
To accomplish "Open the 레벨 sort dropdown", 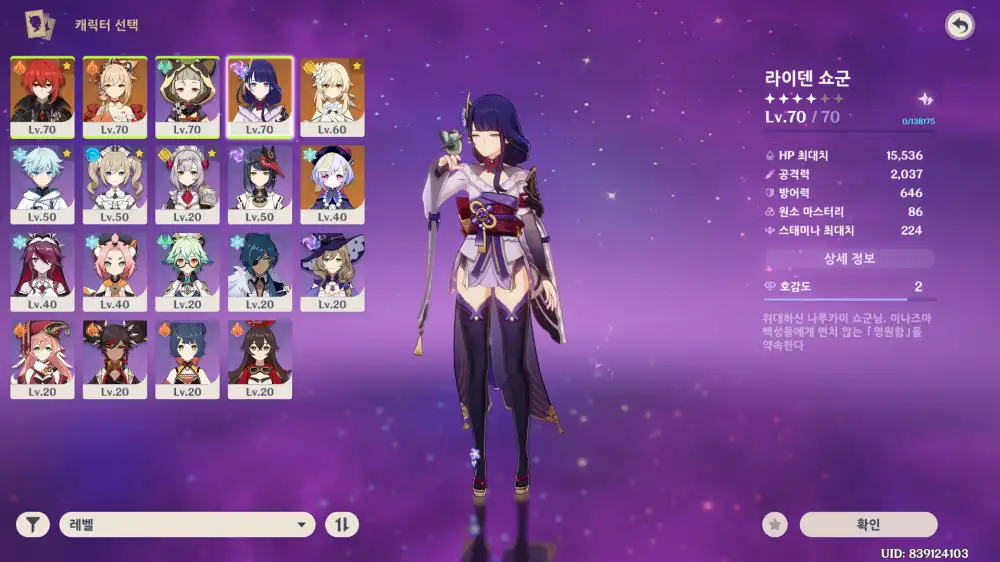I will pos(187,525).
